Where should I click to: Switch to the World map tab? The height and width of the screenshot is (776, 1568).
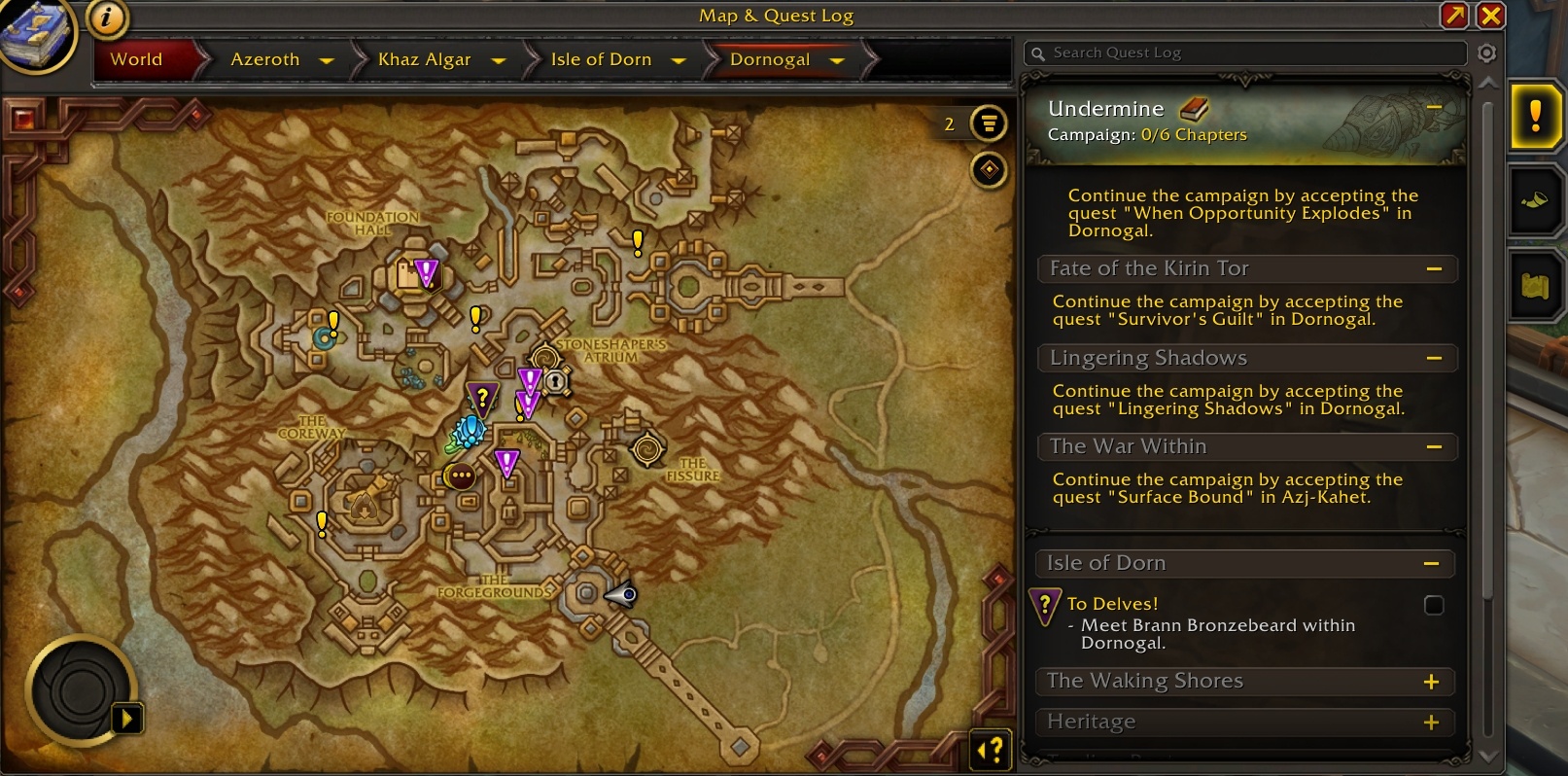[136, 59]
